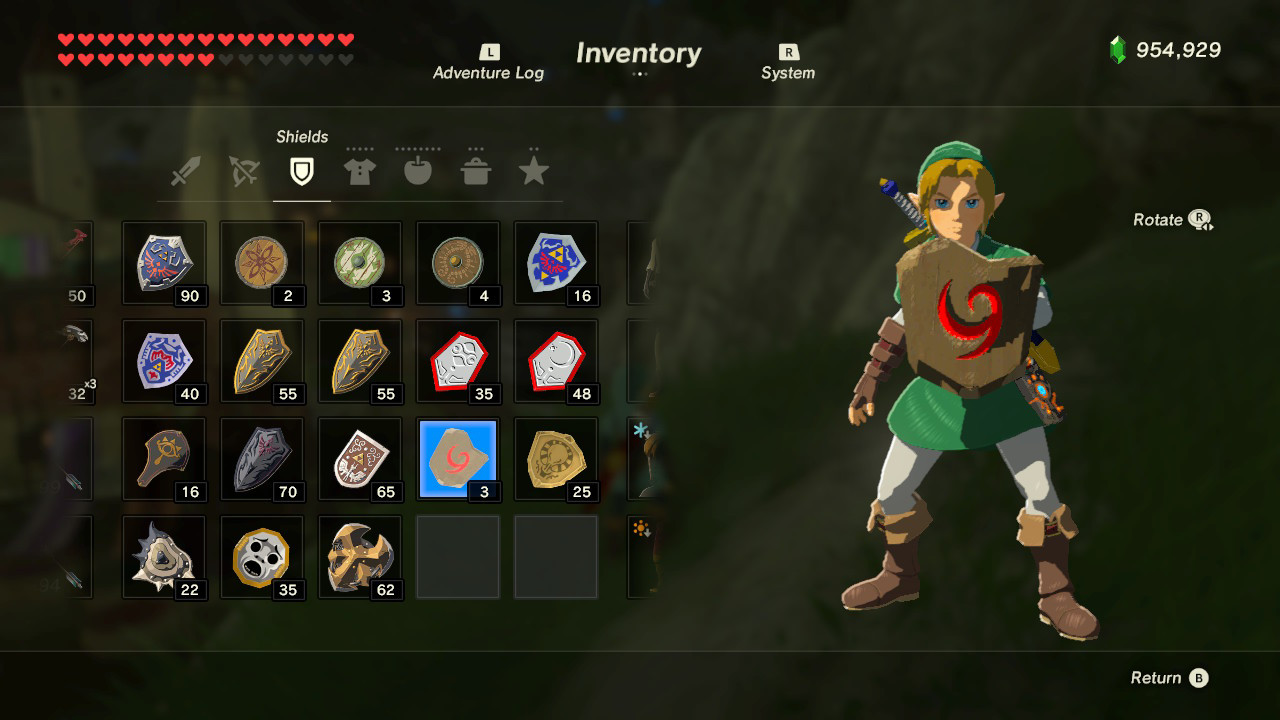The height and width of the screenshot is (720, 1280).
Task: Click Return at bottom right
Action: coord(1158,677)
